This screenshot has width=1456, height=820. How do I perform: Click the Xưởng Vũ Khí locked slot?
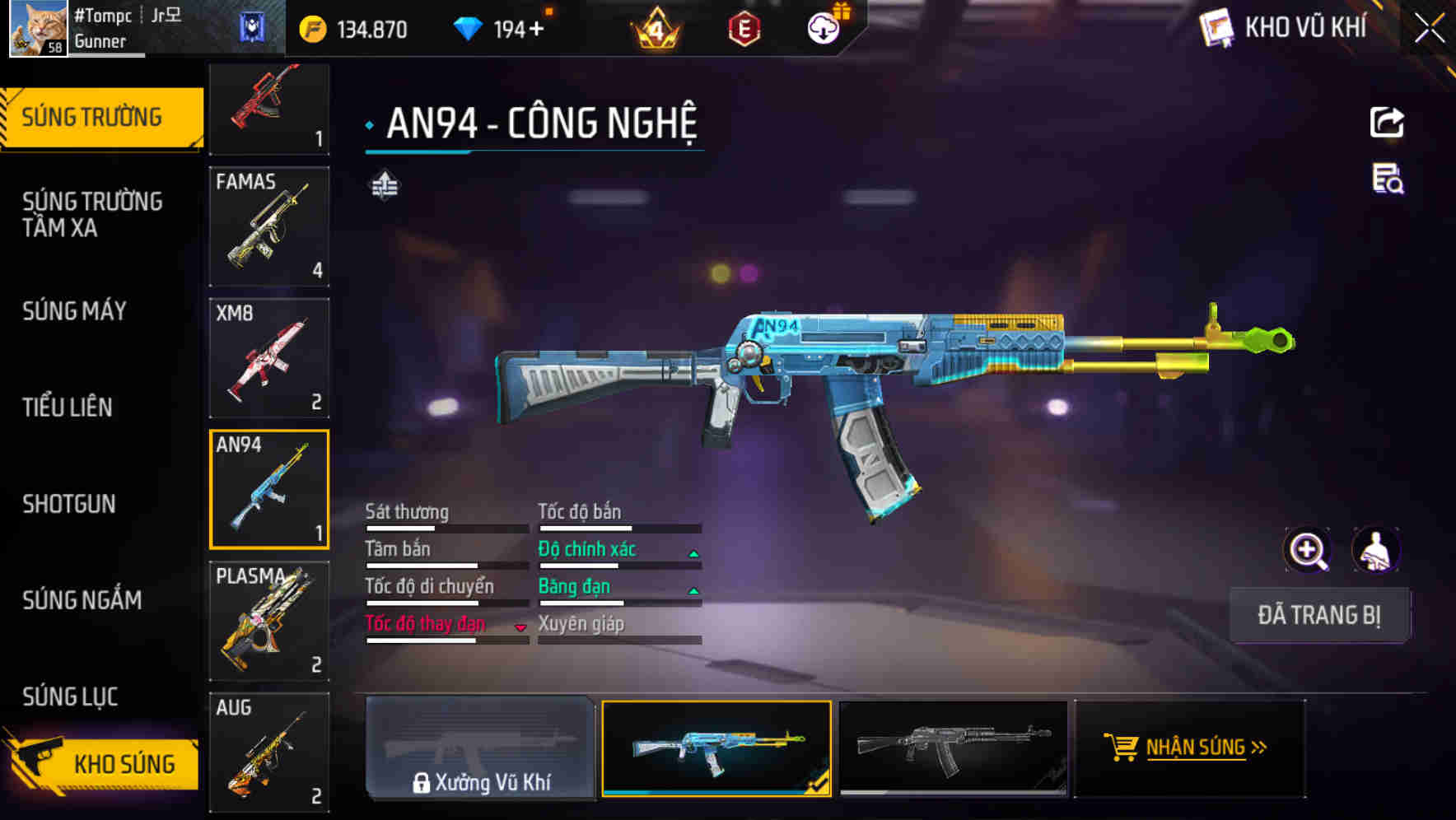(x=480, y=748)
